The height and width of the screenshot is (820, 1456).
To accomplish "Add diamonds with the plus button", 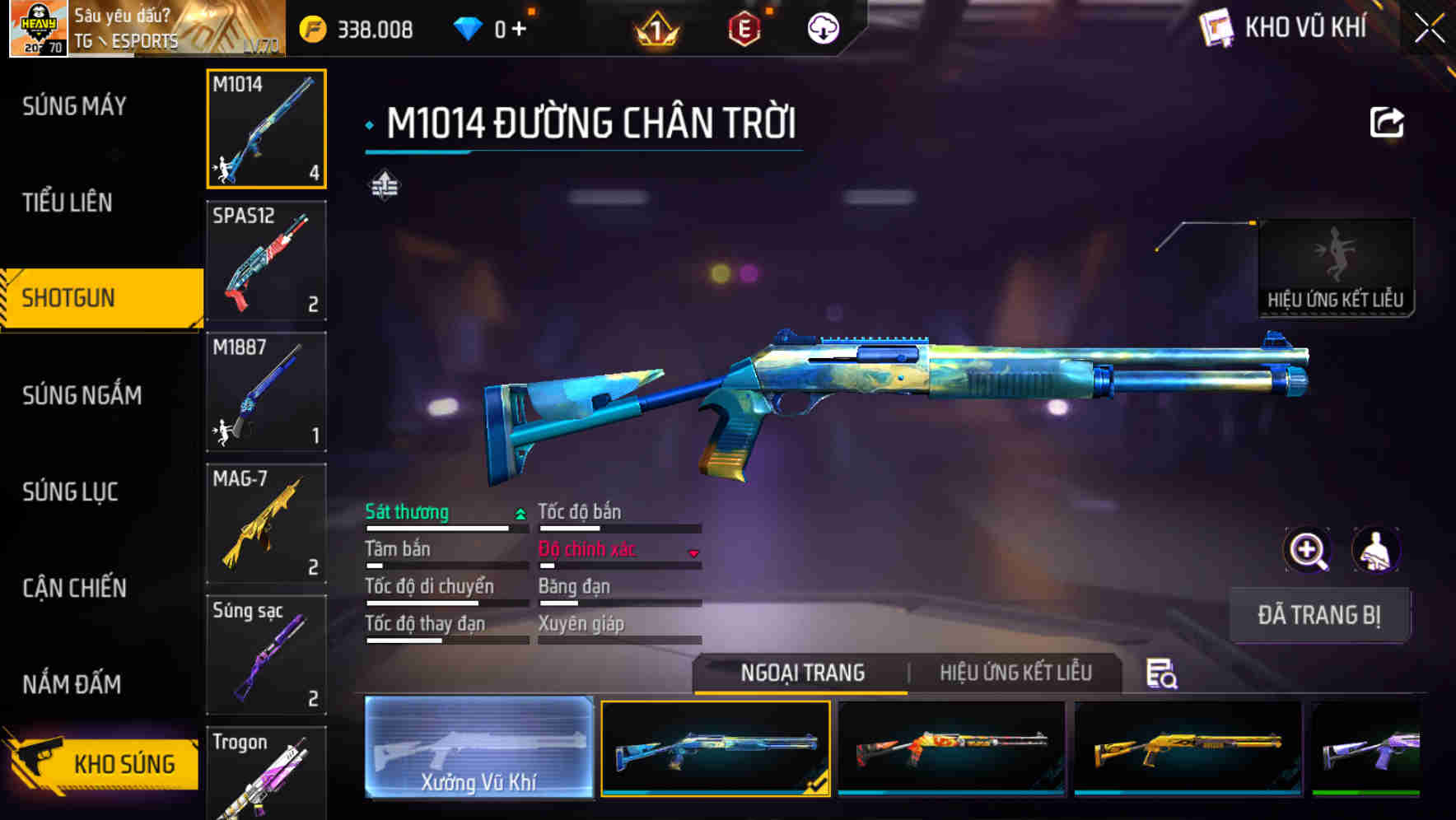I will 519,30.
